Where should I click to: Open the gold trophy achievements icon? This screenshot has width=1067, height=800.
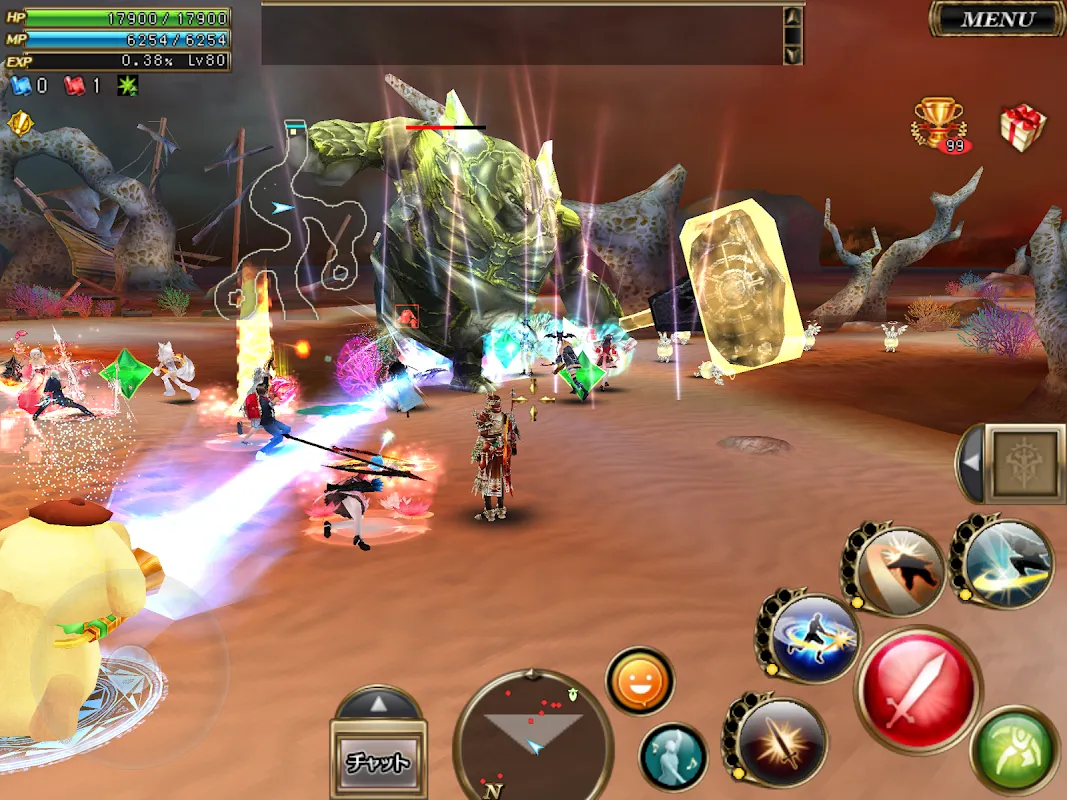(938, 123)
